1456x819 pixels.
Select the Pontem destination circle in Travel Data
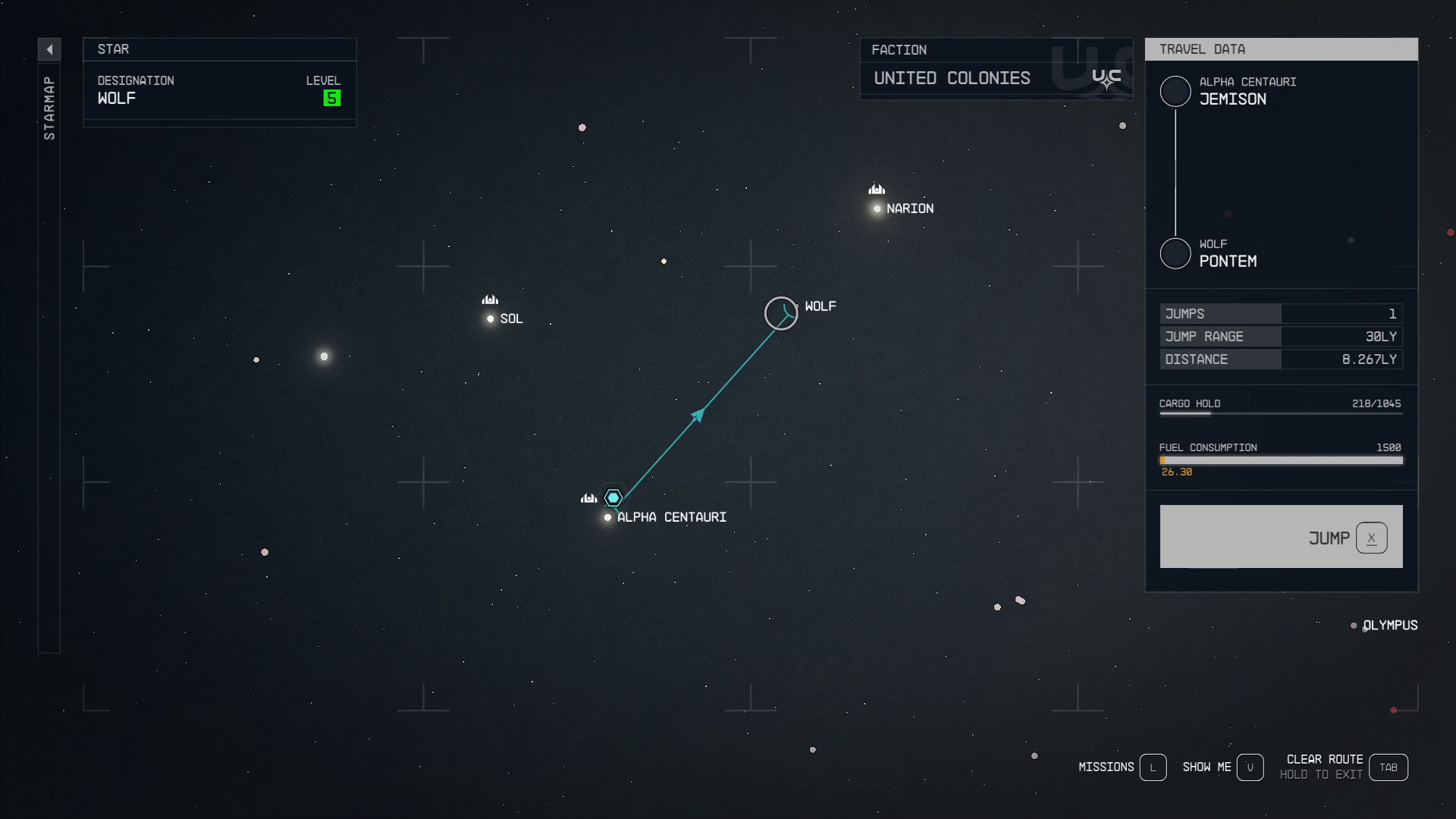click(x=1176, y=253)
